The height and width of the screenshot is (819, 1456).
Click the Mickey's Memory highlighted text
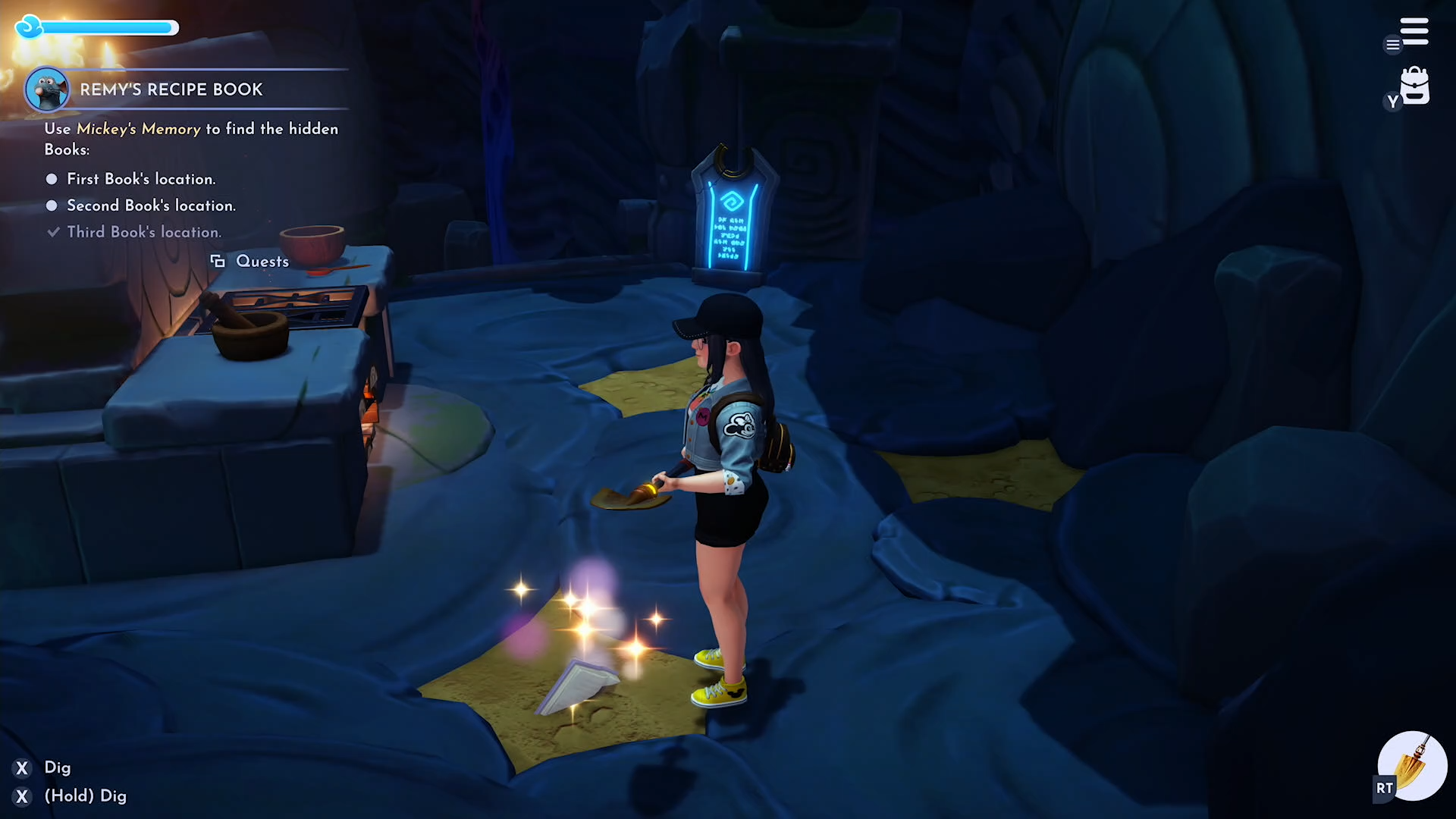(x=138, y=129)
